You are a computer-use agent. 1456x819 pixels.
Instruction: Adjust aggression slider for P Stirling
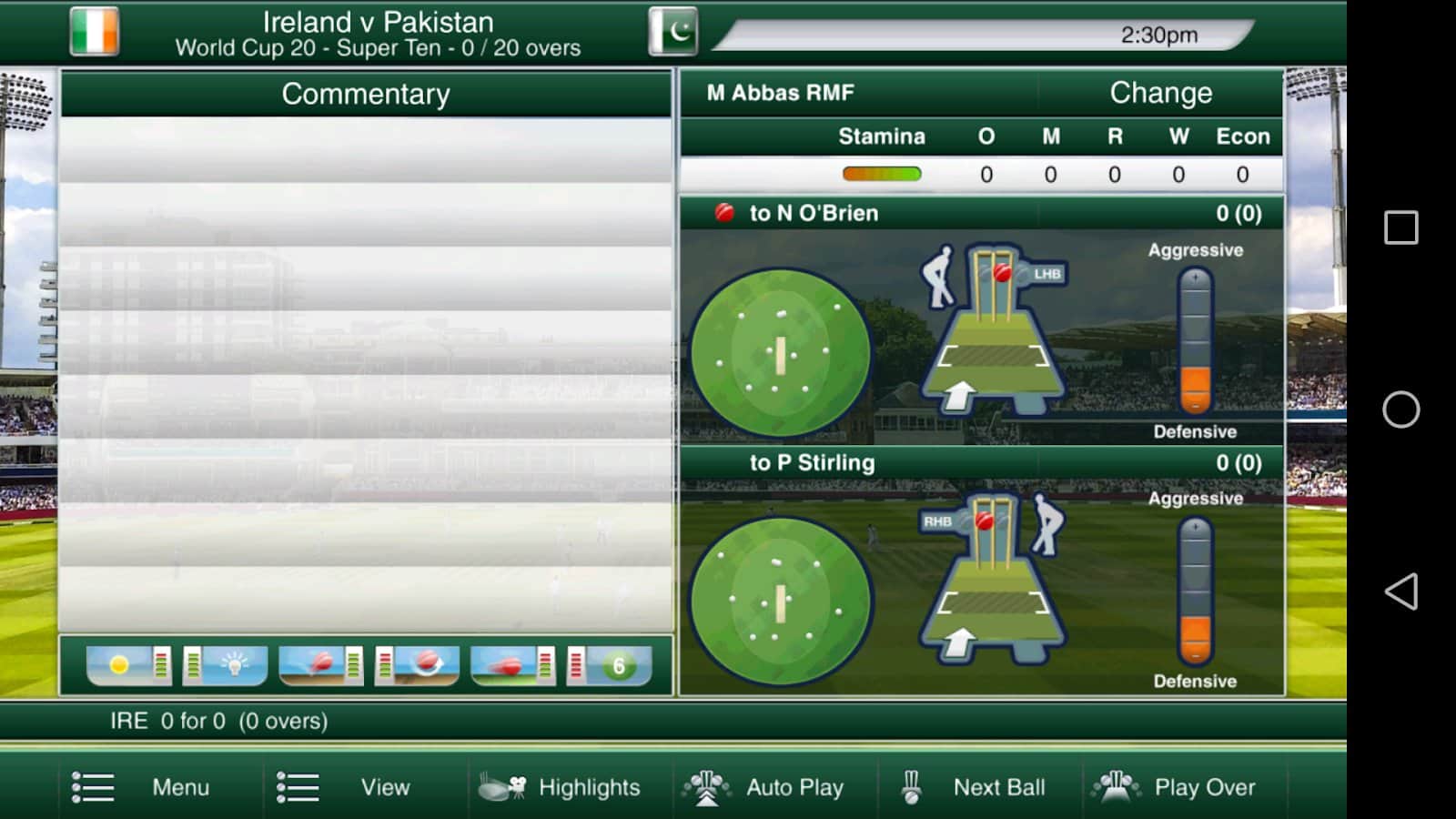pos(1195,591)
